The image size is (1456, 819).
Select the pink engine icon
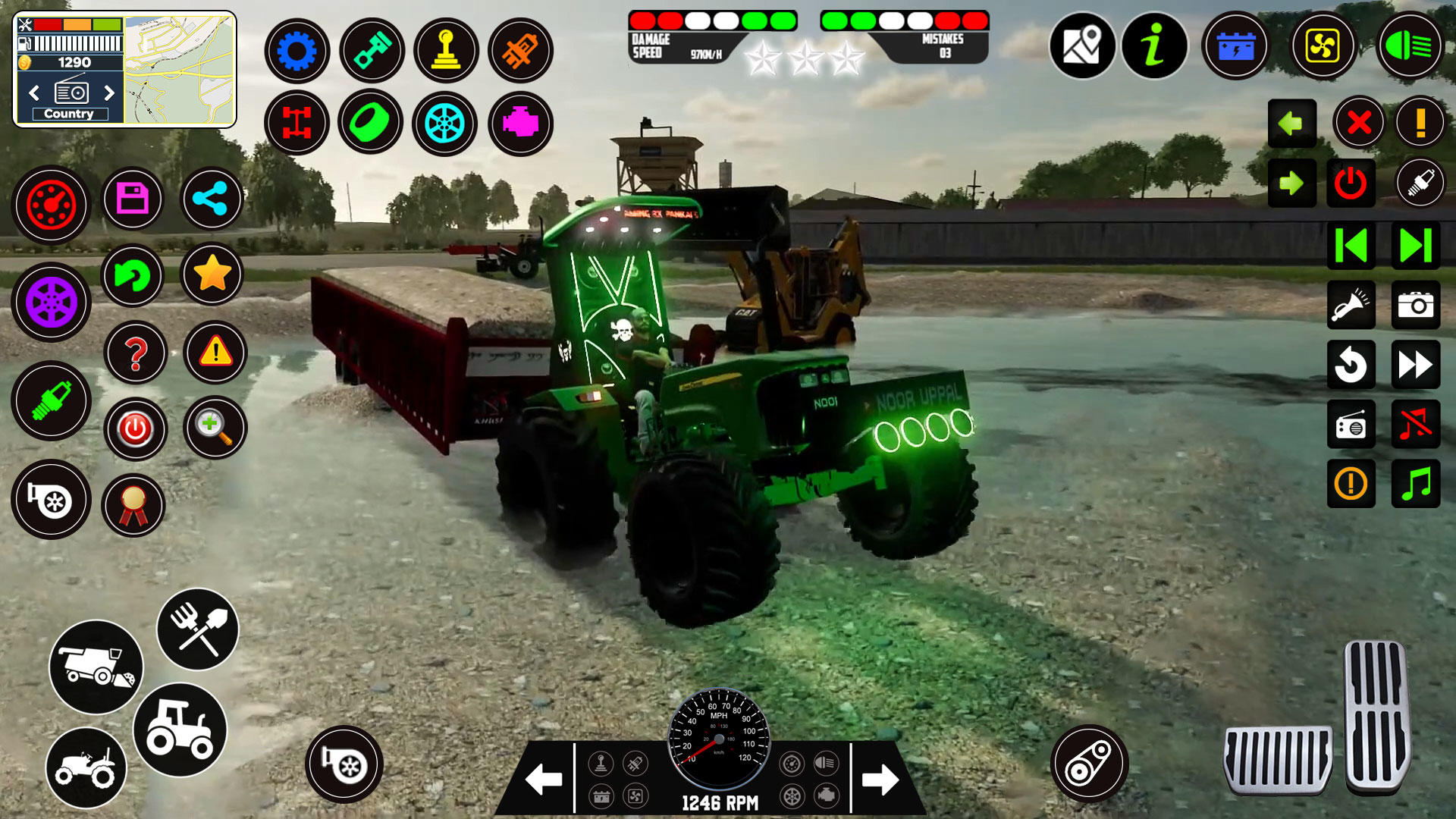point(520,124)
